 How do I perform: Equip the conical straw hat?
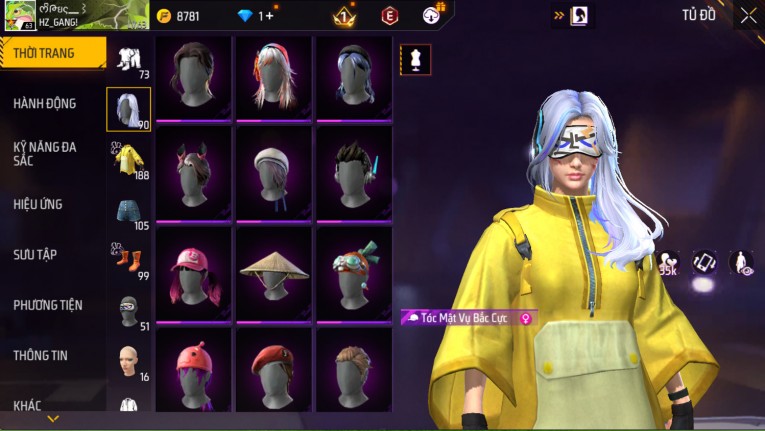click(x=274, y=270)
